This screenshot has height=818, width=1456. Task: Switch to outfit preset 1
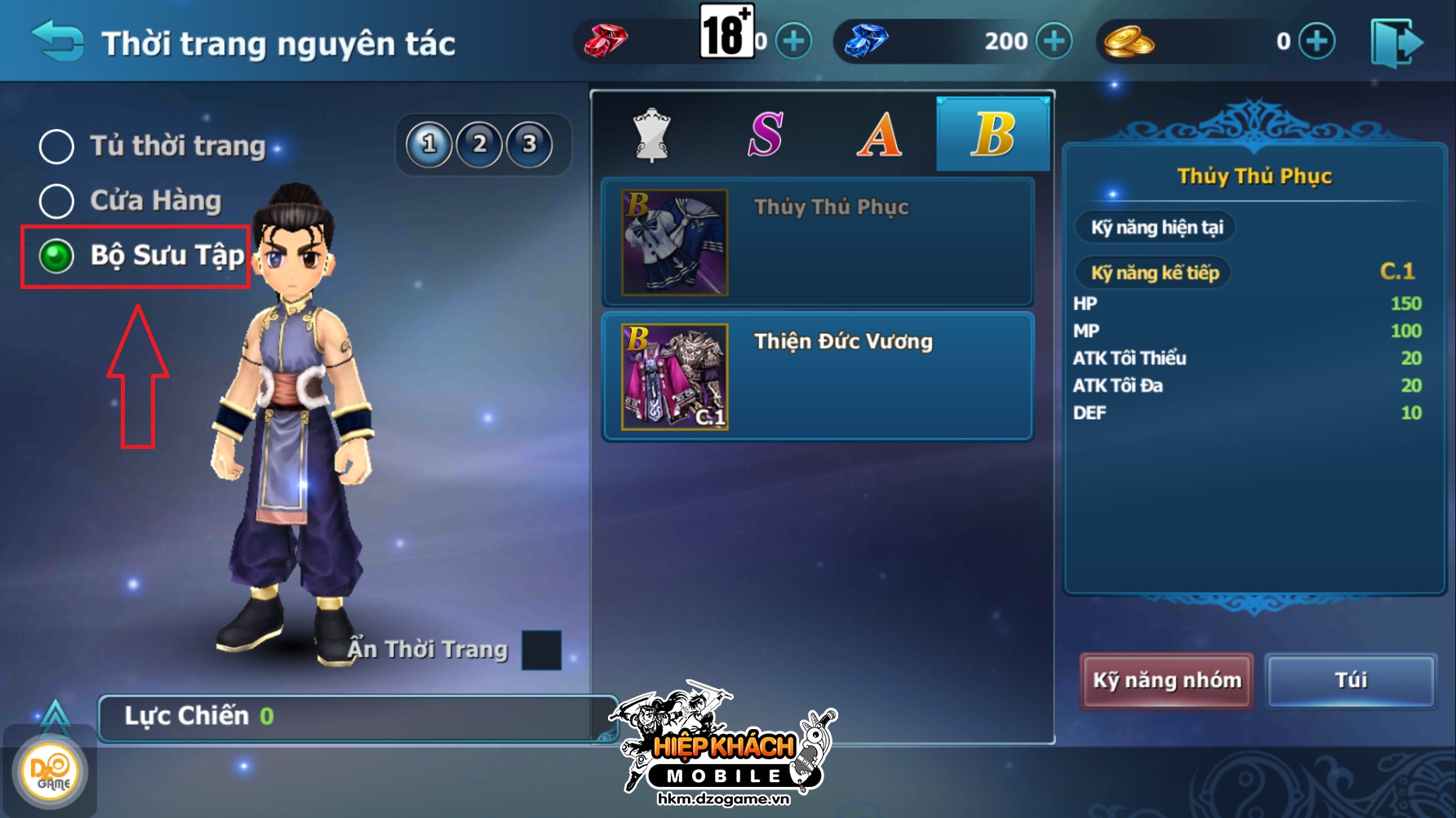429,144
